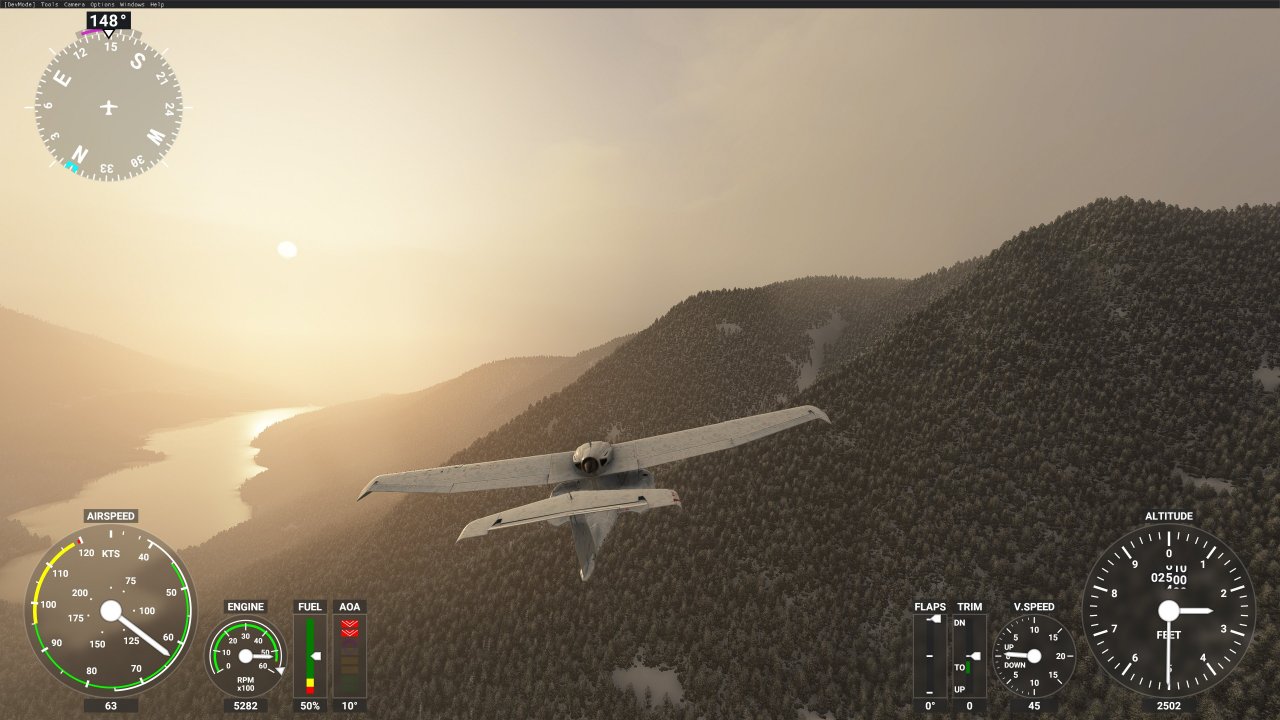The image size is (1280, 720).
Task: Open the Tools menu
Action: click(48, 4)
